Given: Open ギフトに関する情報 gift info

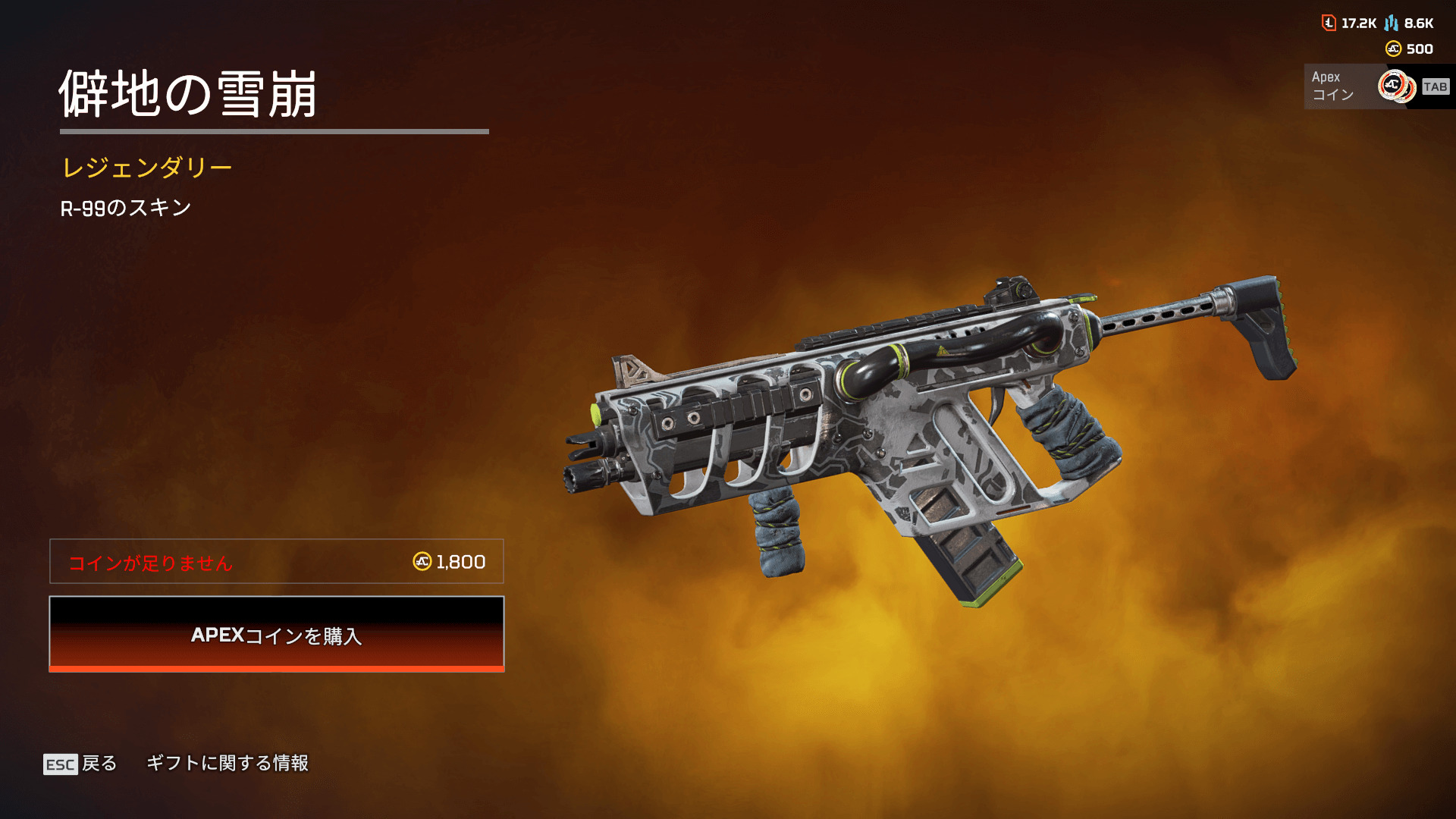Looking at the screenshot, I should [227, 763].
